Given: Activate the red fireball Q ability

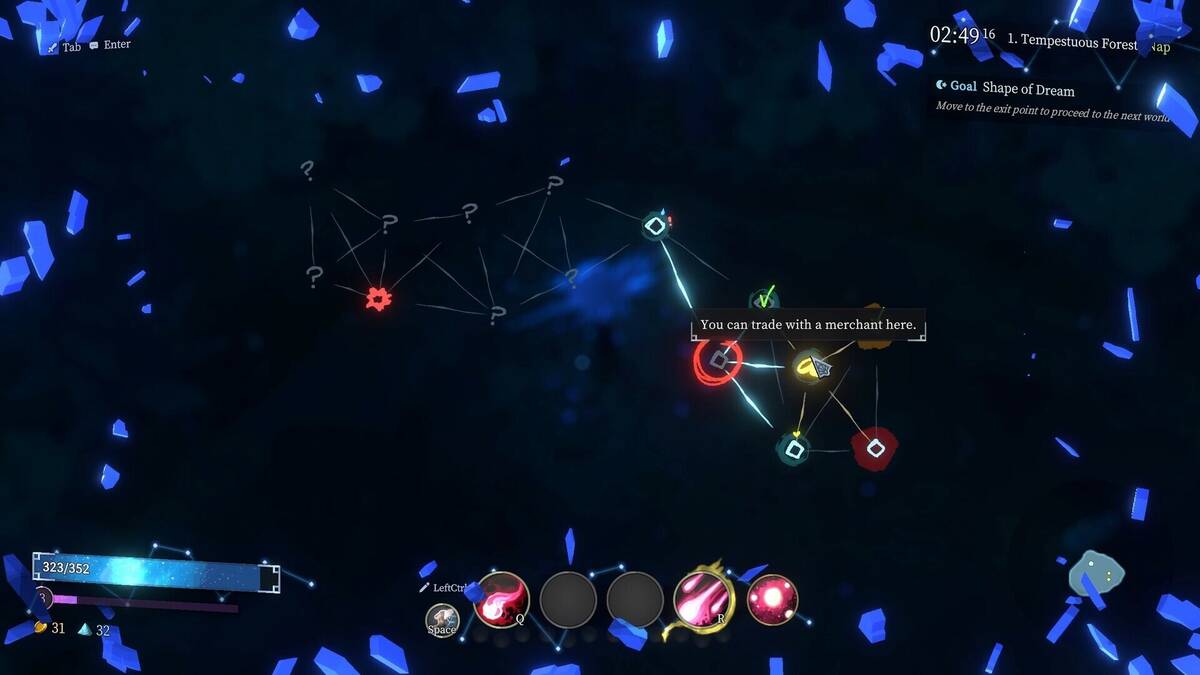Looking at the screenshot, I should coord(501,600).
